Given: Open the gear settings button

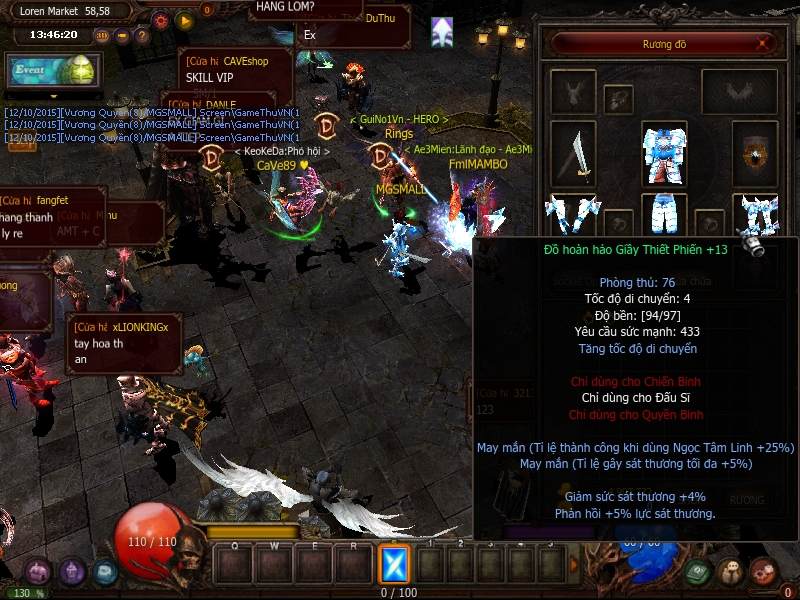Looking at the screenshot, I should [x=161, y=19].
